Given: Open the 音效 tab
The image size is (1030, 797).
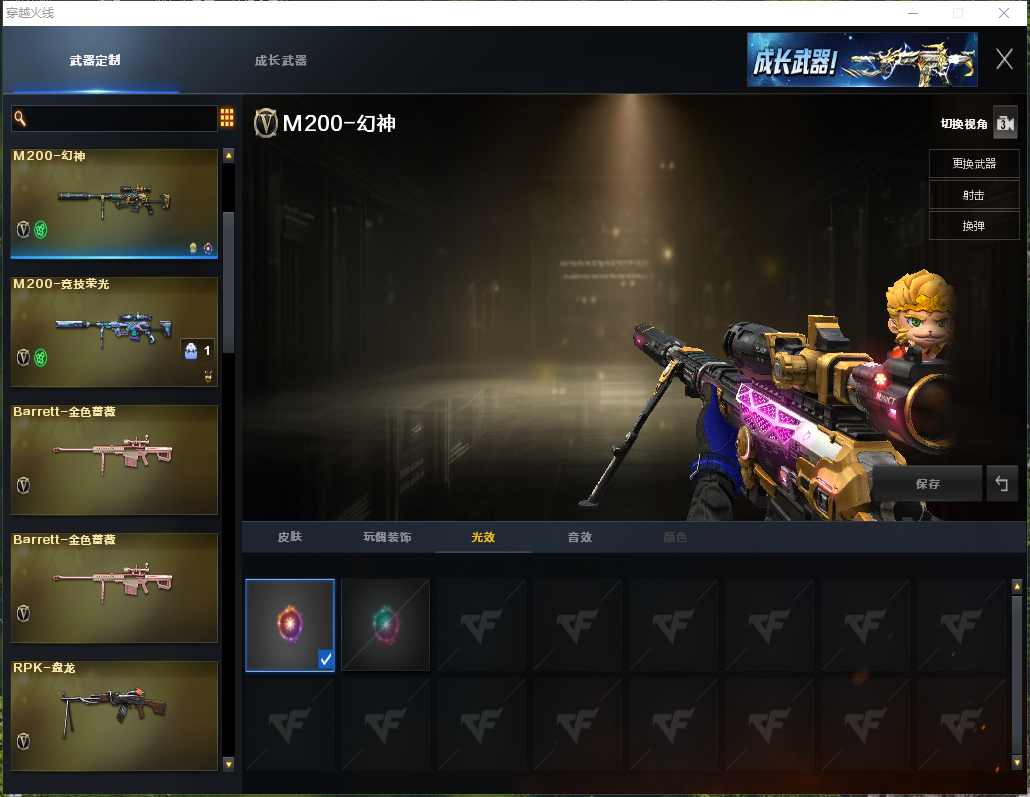Looking at the screenshot, I should (580, 537).
